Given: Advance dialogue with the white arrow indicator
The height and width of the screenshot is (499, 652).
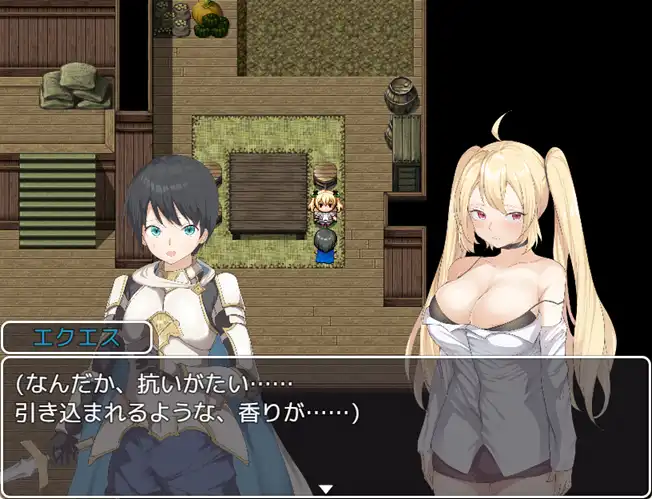Looking at the screenshot, I should coord(325,489).
